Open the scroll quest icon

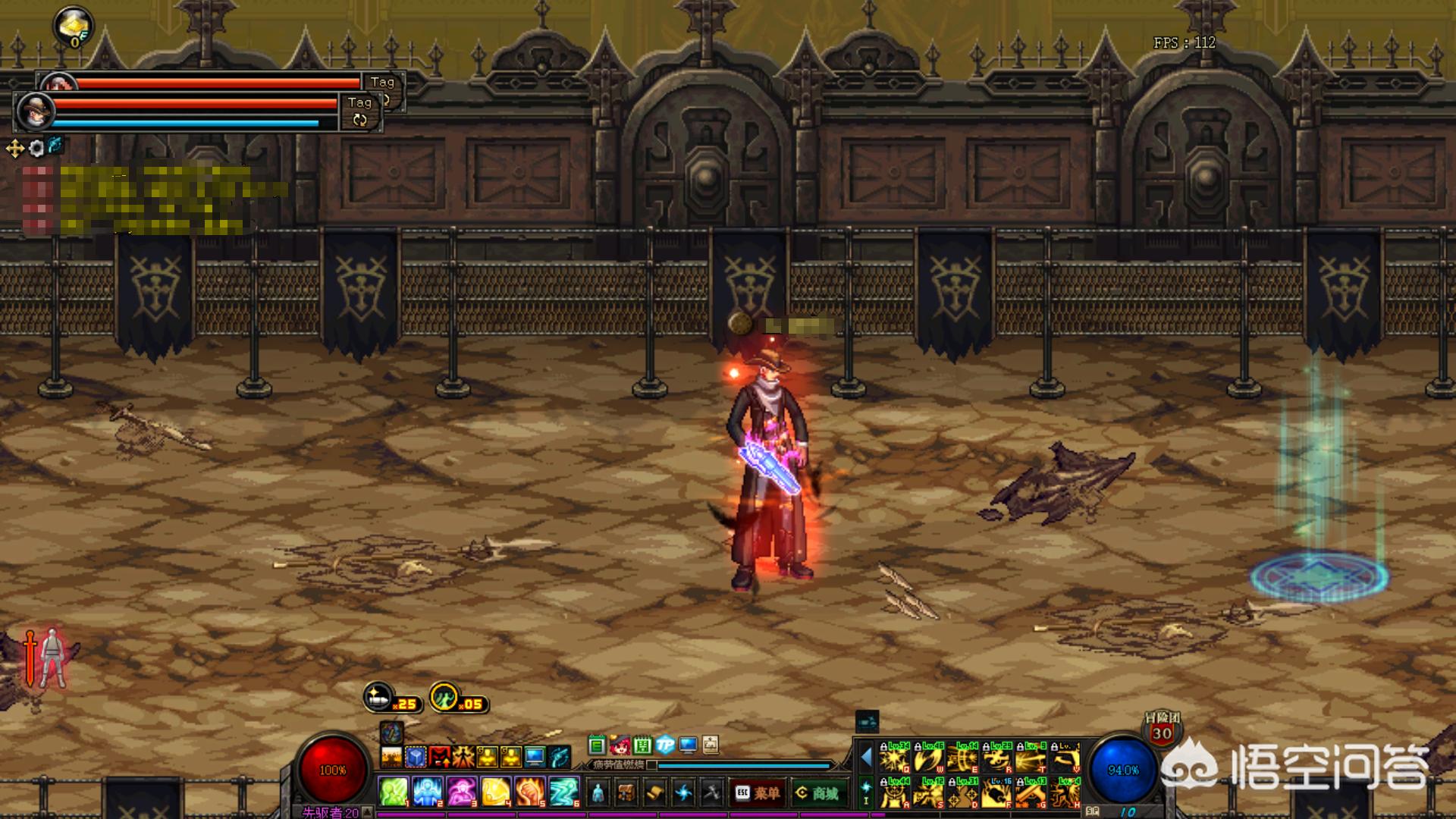(654, 793)
